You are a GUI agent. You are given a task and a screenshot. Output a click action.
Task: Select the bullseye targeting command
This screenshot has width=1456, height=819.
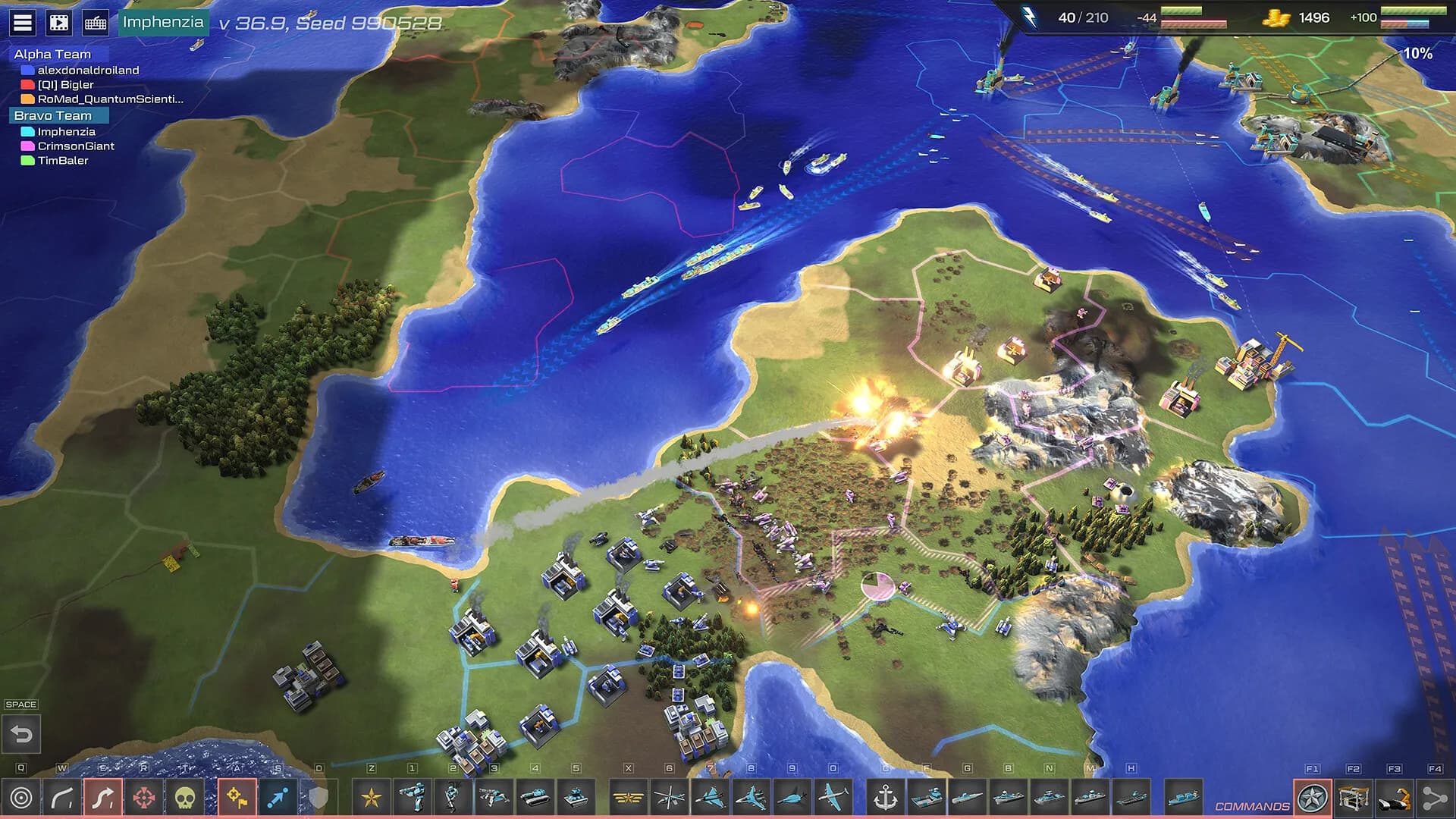click(x=20, y=799)
